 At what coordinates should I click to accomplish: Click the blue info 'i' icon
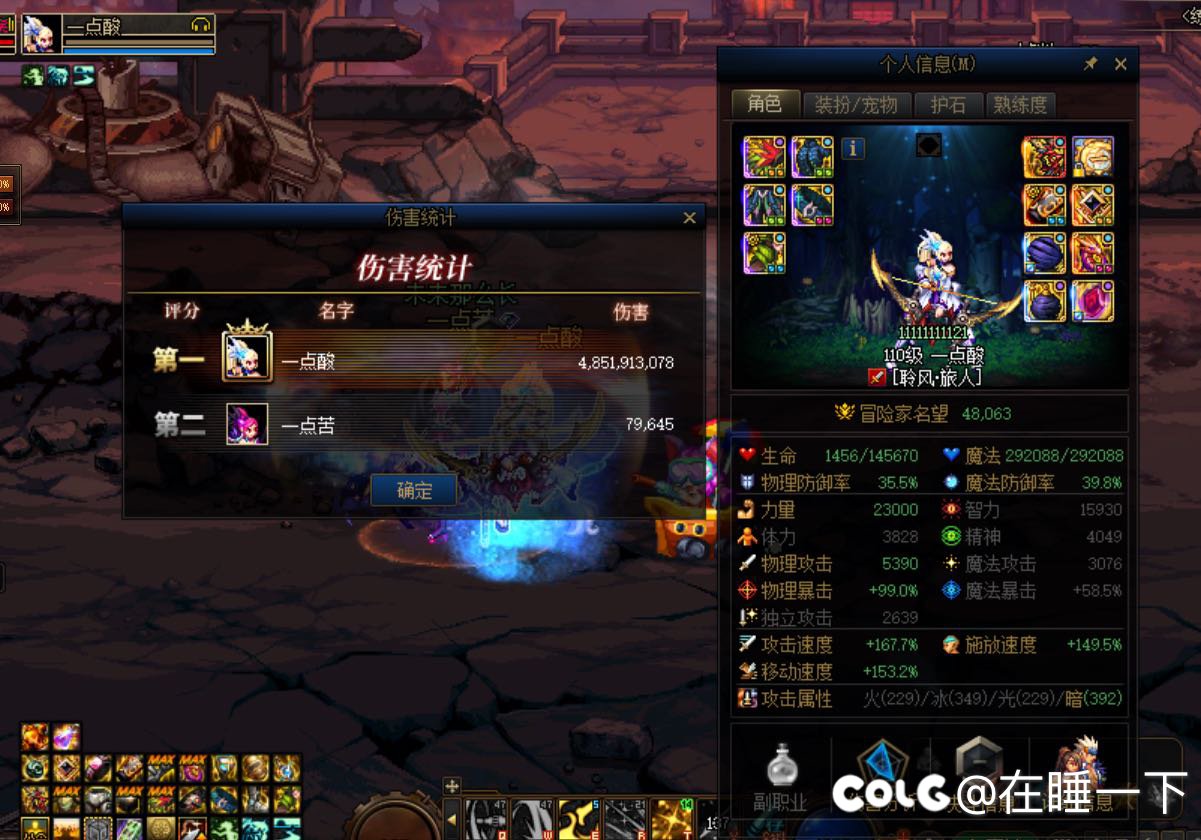click(x=853, y=149)
